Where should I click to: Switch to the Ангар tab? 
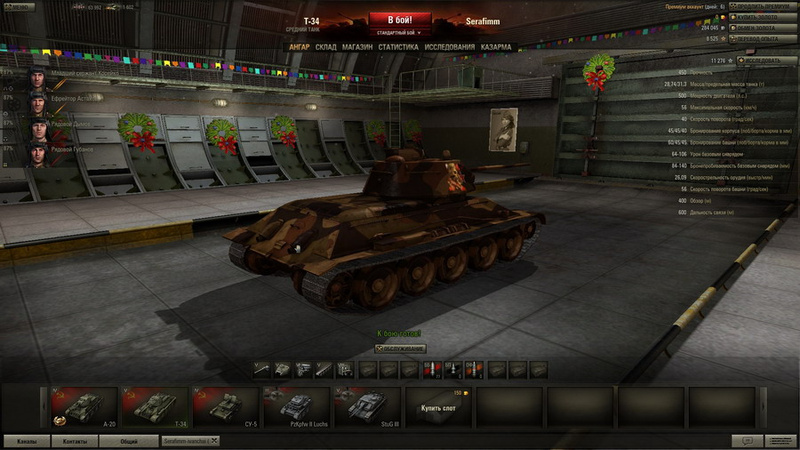point(299,47)
